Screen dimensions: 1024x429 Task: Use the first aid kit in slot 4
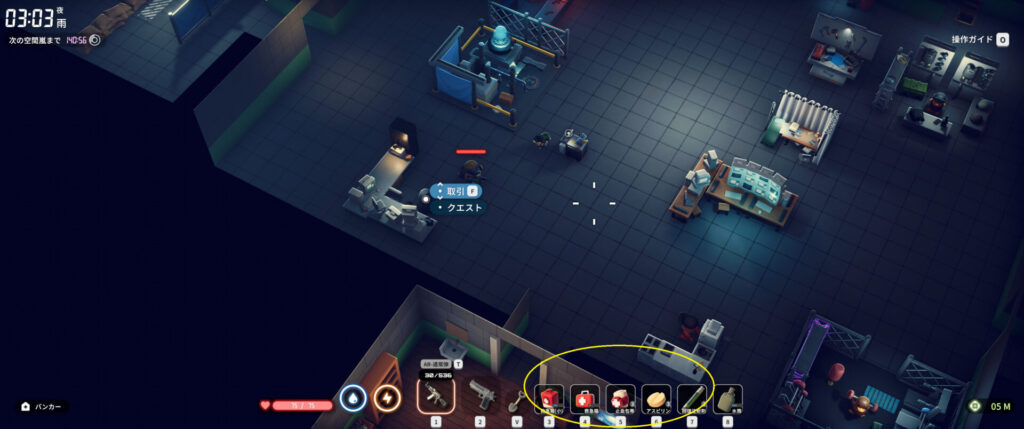point(585,398)
